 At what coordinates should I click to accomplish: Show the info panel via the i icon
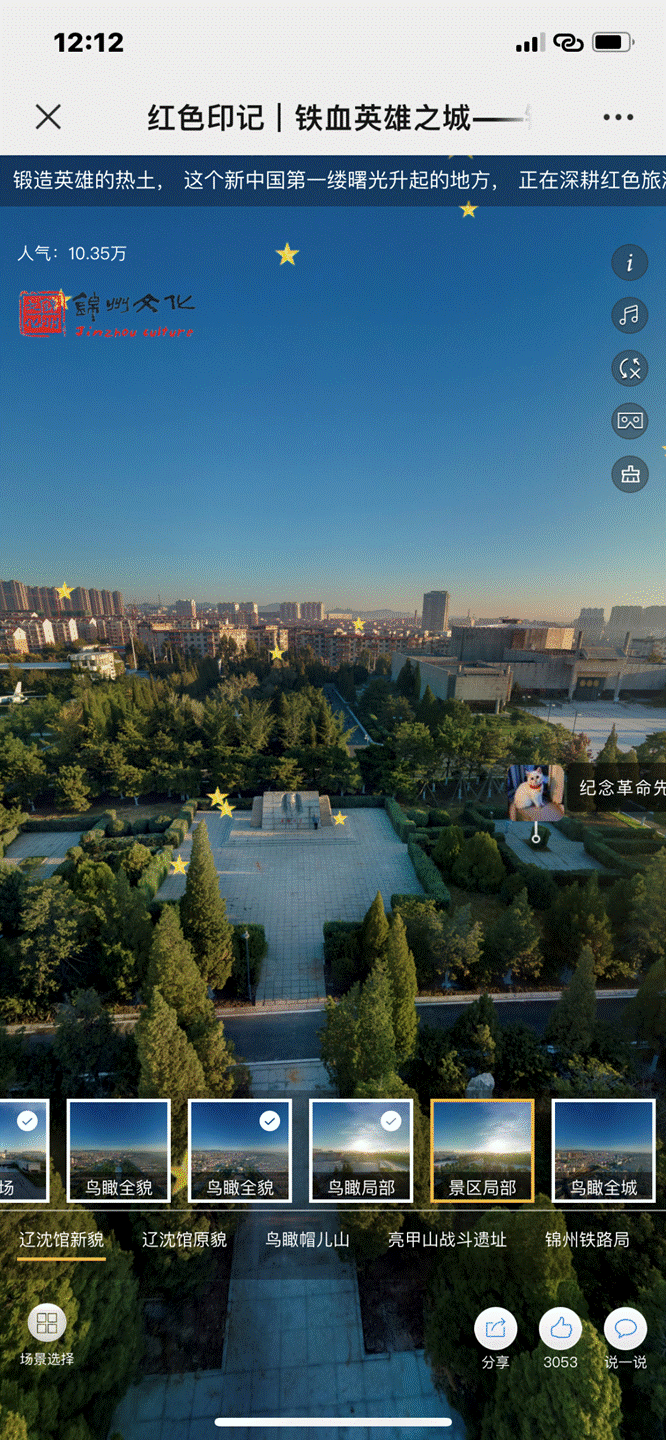click(630, 263)
